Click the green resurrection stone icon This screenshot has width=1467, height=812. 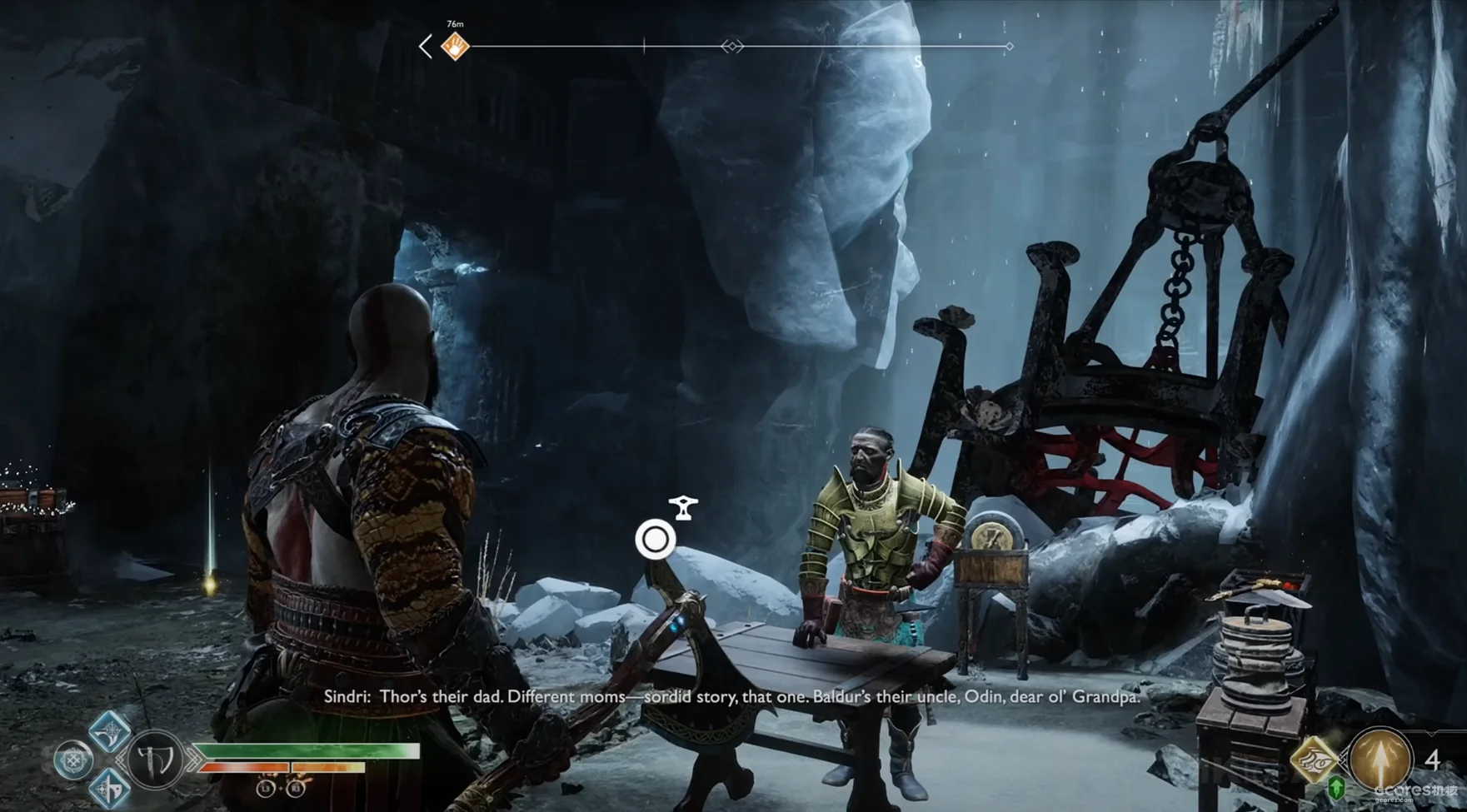point(1336,787)
